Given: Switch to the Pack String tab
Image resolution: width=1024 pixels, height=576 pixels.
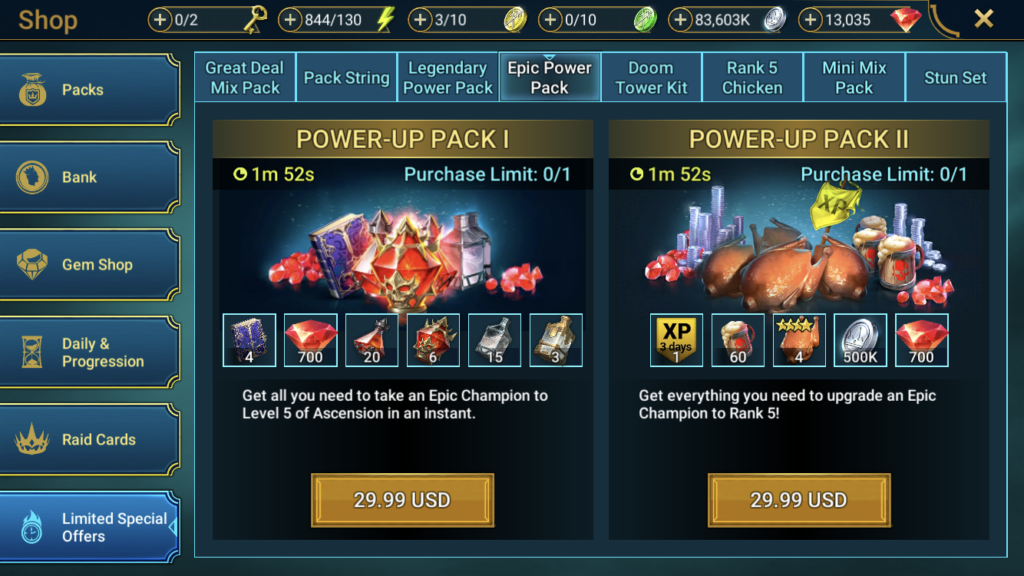Looking at the screenshot, I should click(x=346, y=78).
